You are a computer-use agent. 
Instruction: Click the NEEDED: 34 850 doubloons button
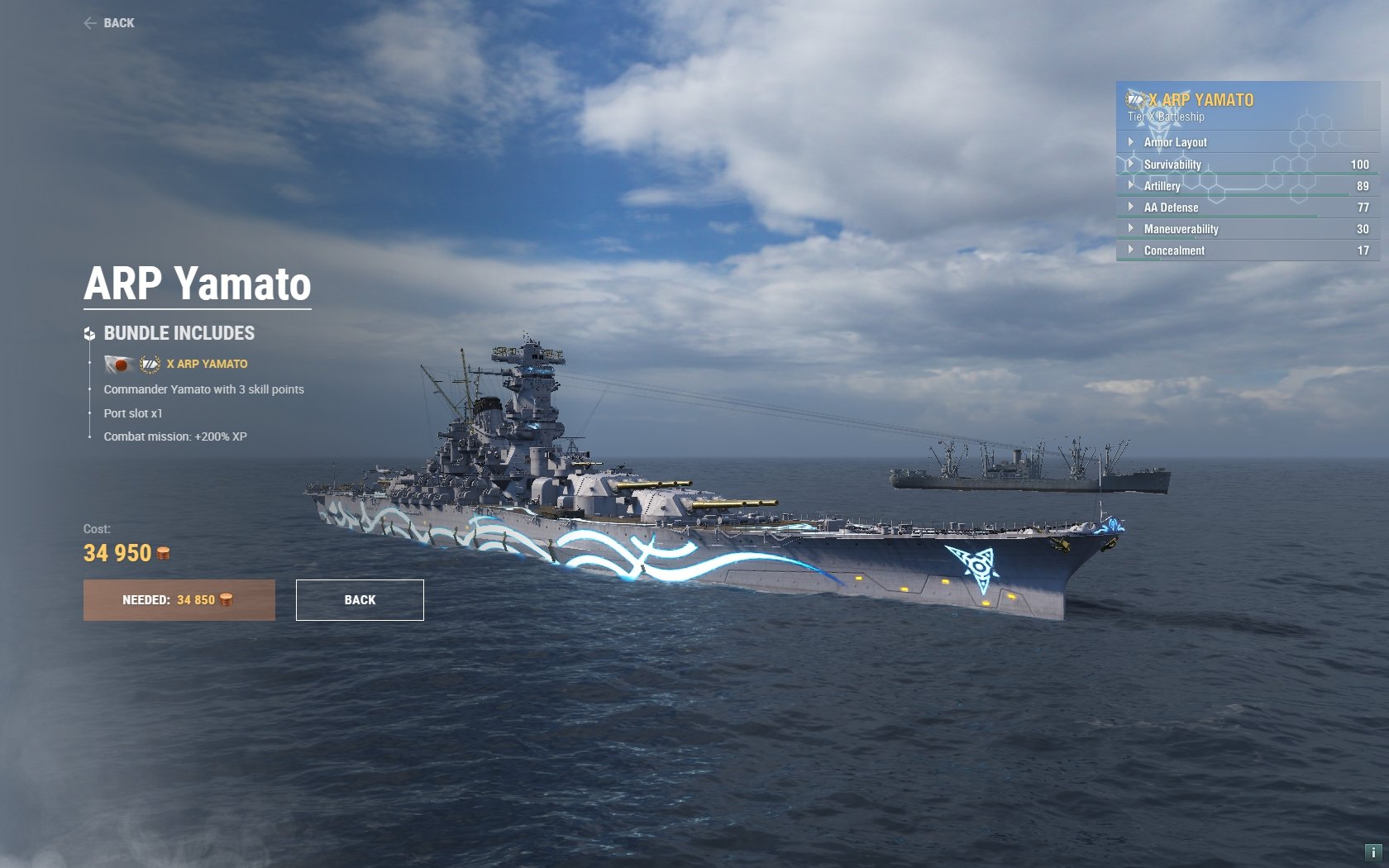tap(179, 600)
